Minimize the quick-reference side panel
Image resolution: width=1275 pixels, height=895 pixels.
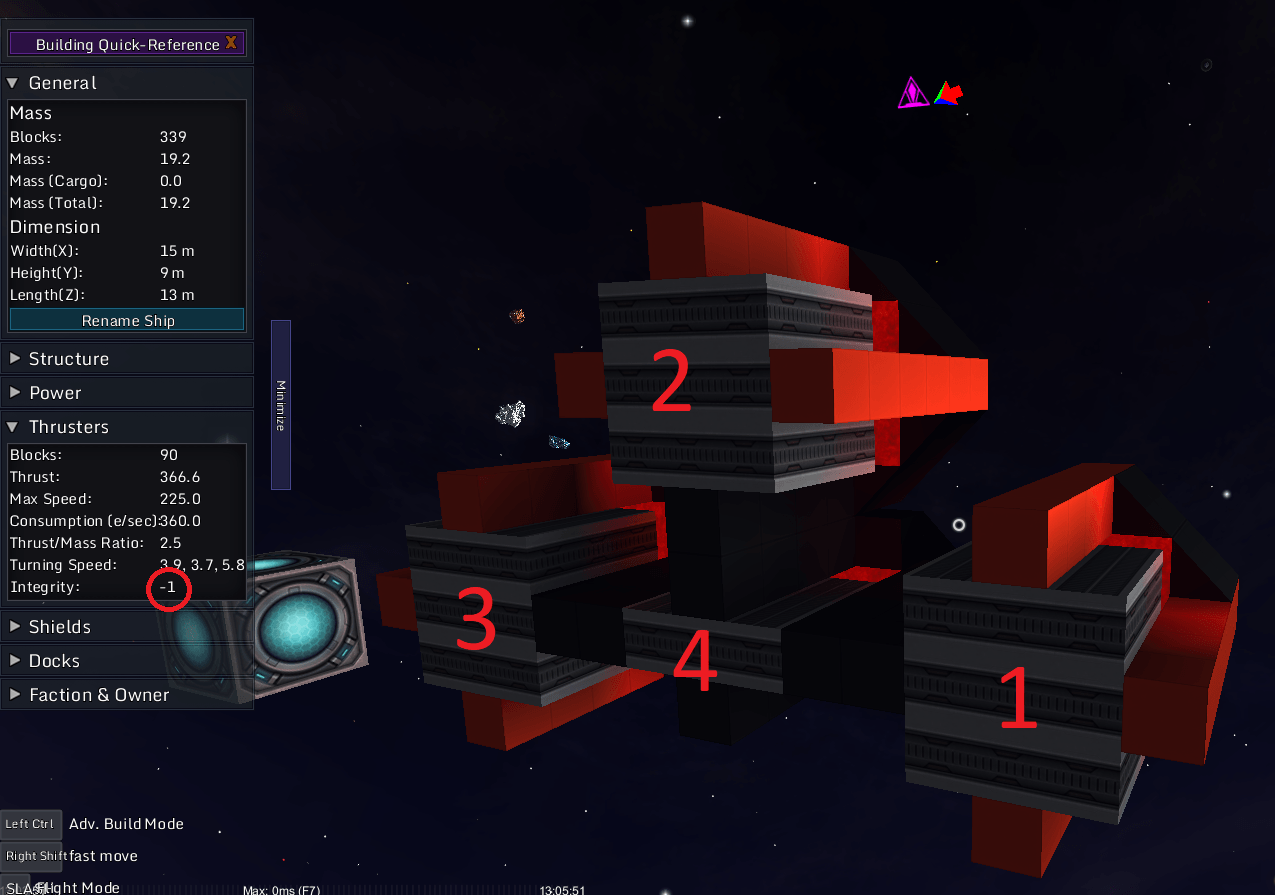click(281, 405)
